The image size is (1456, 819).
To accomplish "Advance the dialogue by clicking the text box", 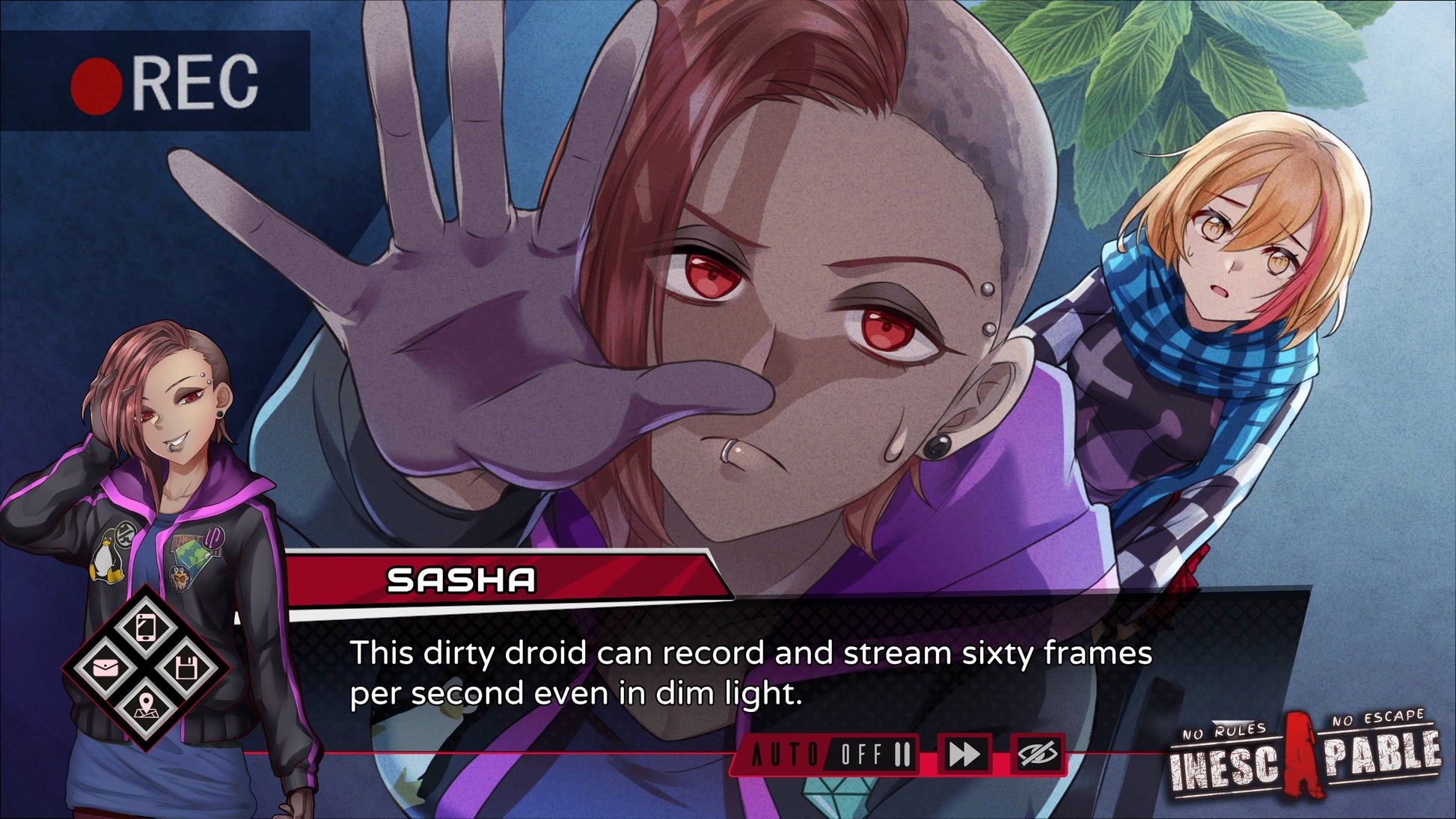I will [748, 673].
